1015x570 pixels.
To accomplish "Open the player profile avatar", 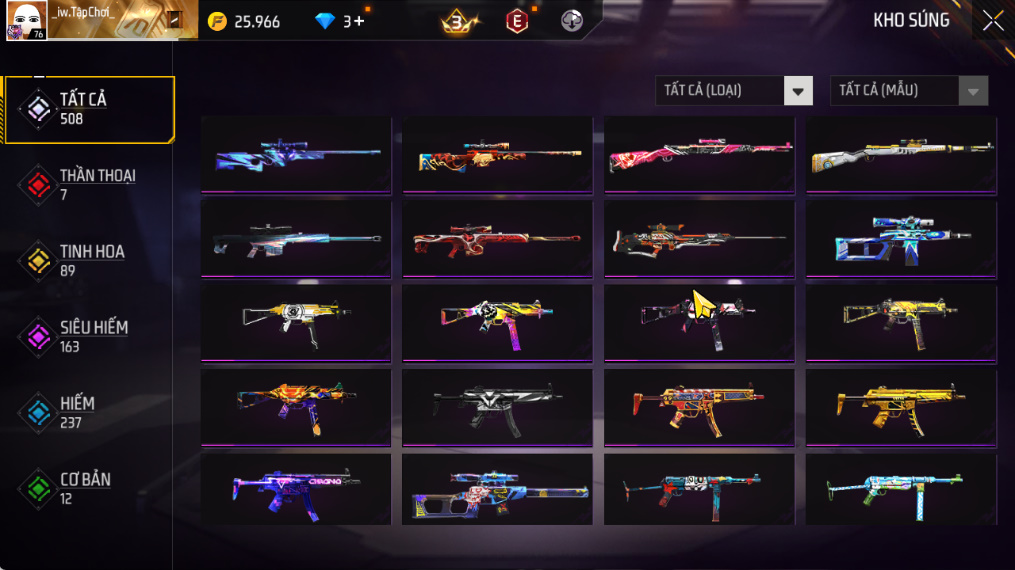I will (26, 20).
